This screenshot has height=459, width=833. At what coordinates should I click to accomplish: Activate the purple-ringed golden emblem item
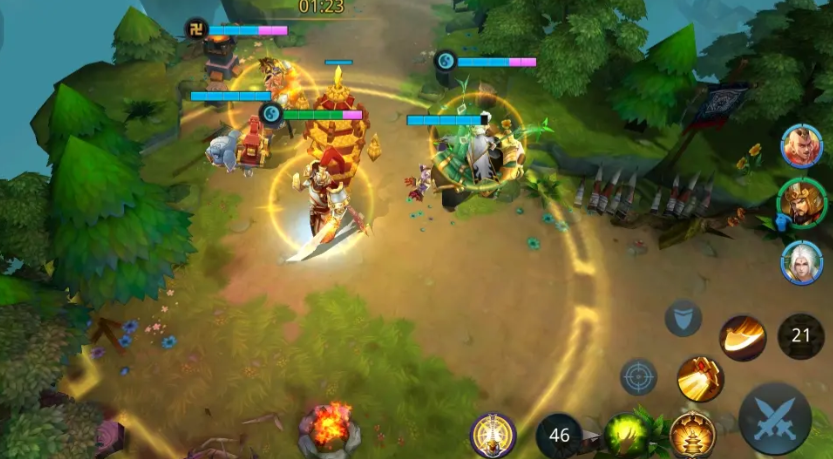pyautogui.click(x=493, y=434)
